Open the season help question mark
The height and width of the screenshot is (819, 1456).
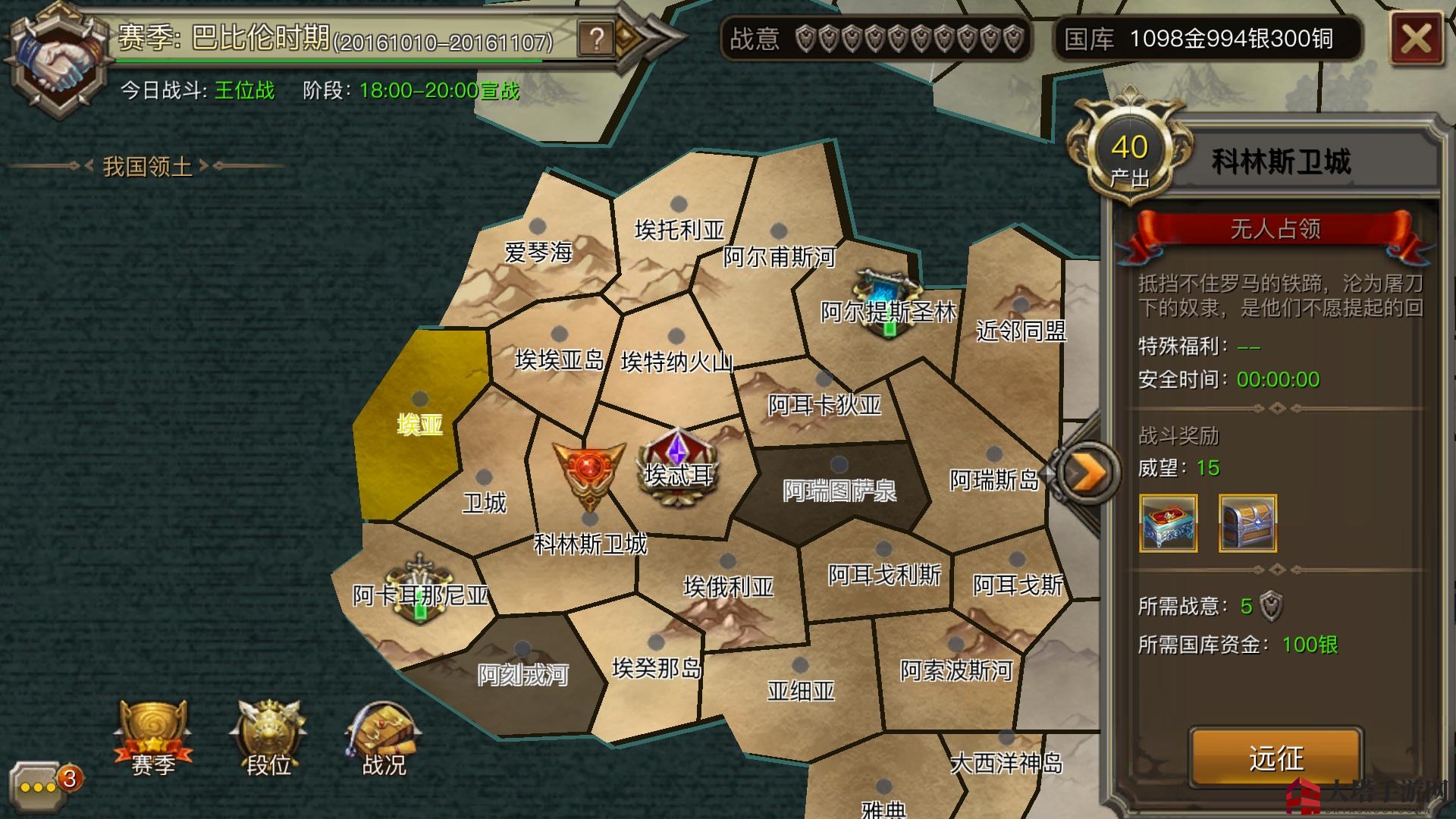click(x=597, y=38)
